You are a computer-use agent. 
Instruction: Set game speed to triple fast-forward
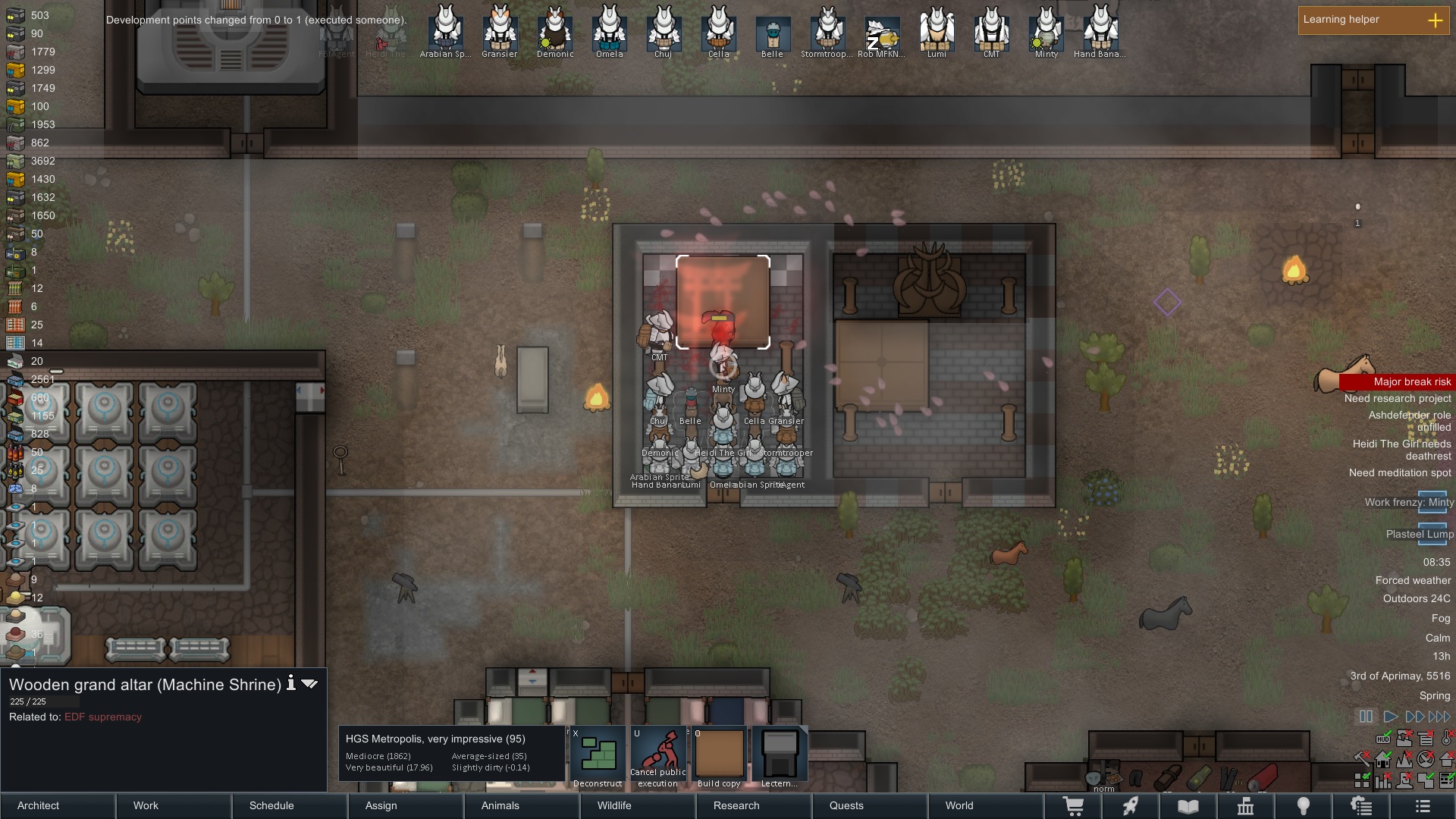pyautogui.click(x=1439, y=717)
